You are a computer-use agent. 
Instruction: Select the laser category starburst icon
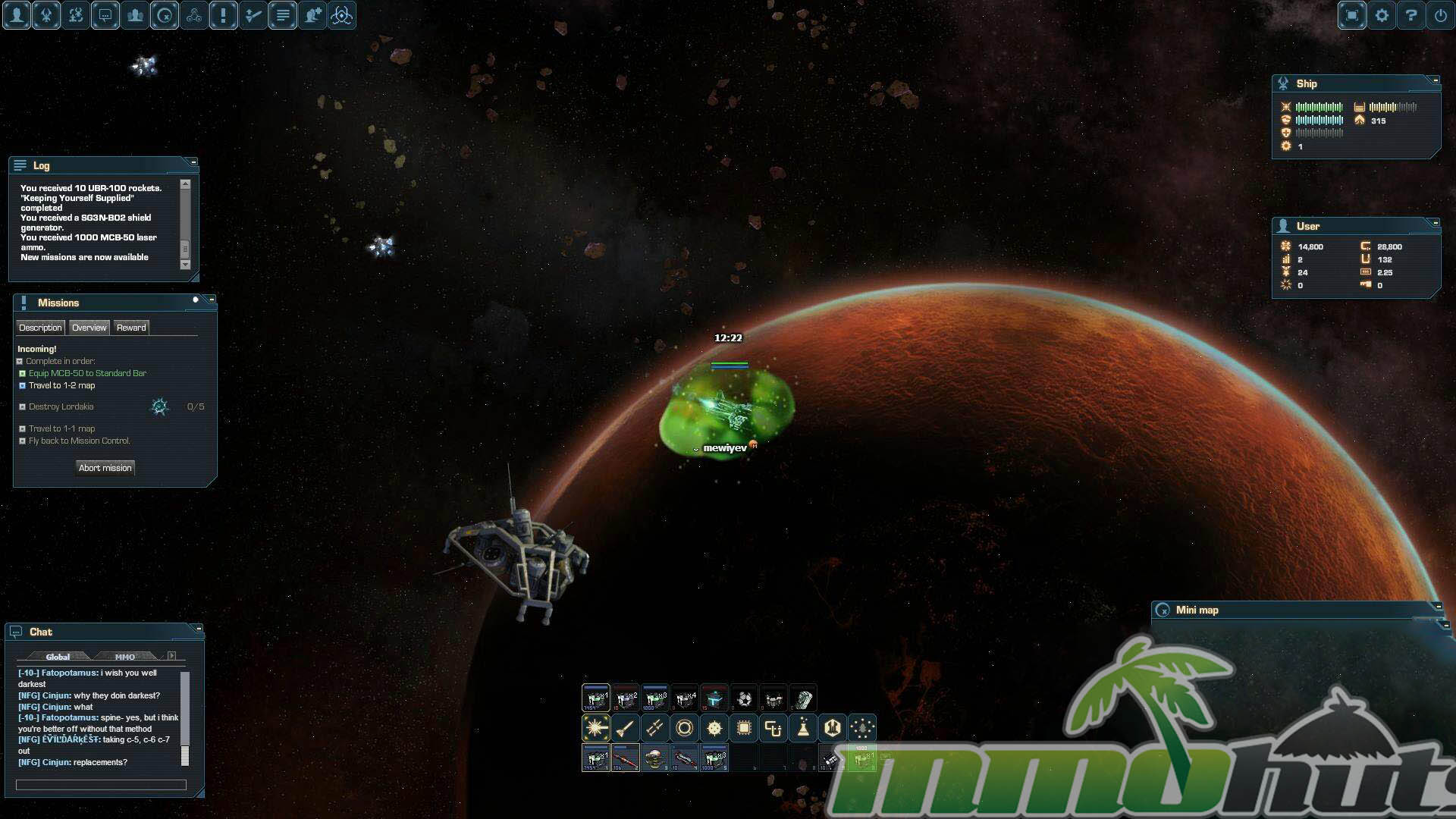596,728
